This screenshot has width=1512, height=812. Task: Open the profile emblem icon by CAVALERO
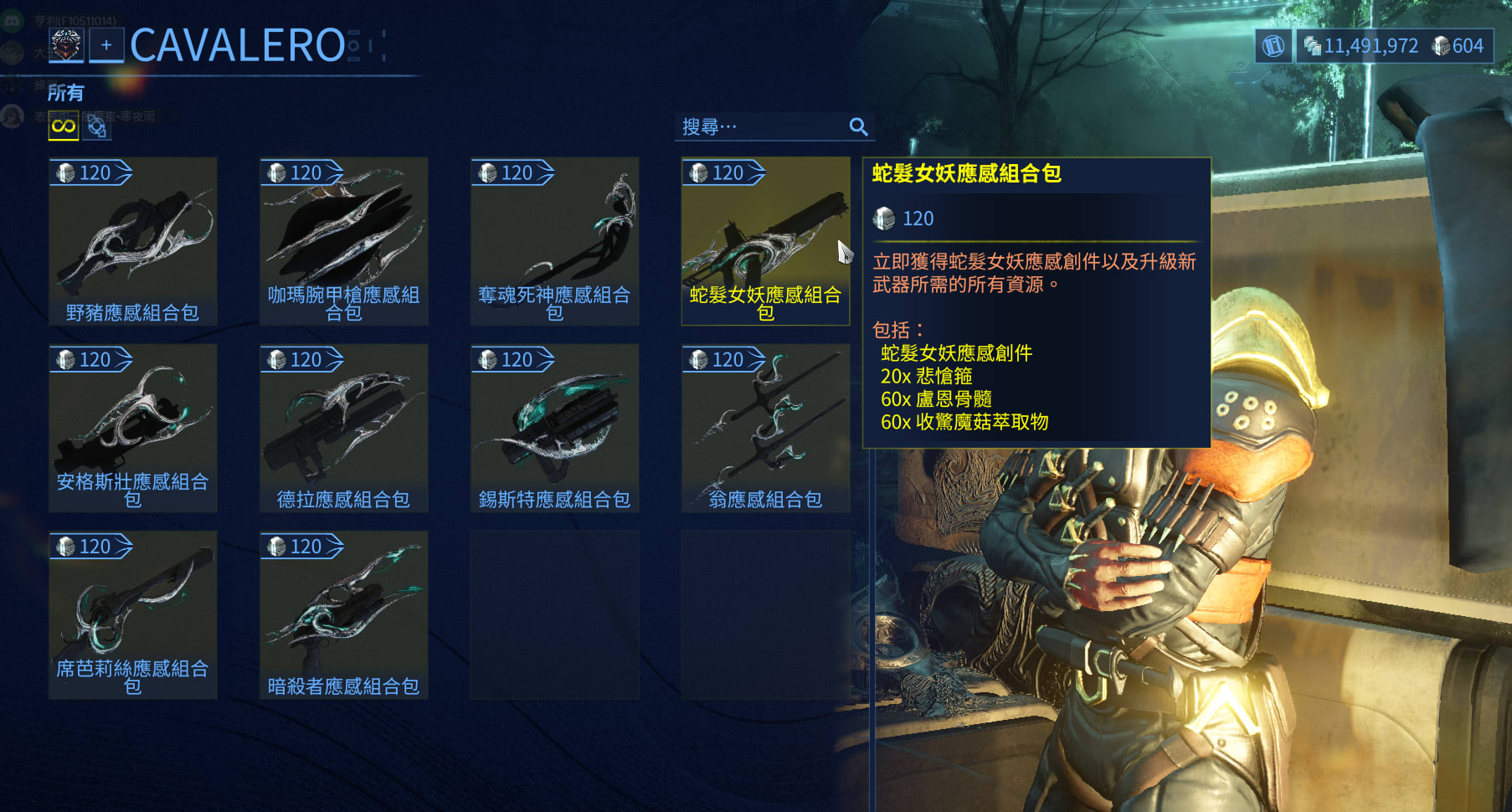pos(66,45)
